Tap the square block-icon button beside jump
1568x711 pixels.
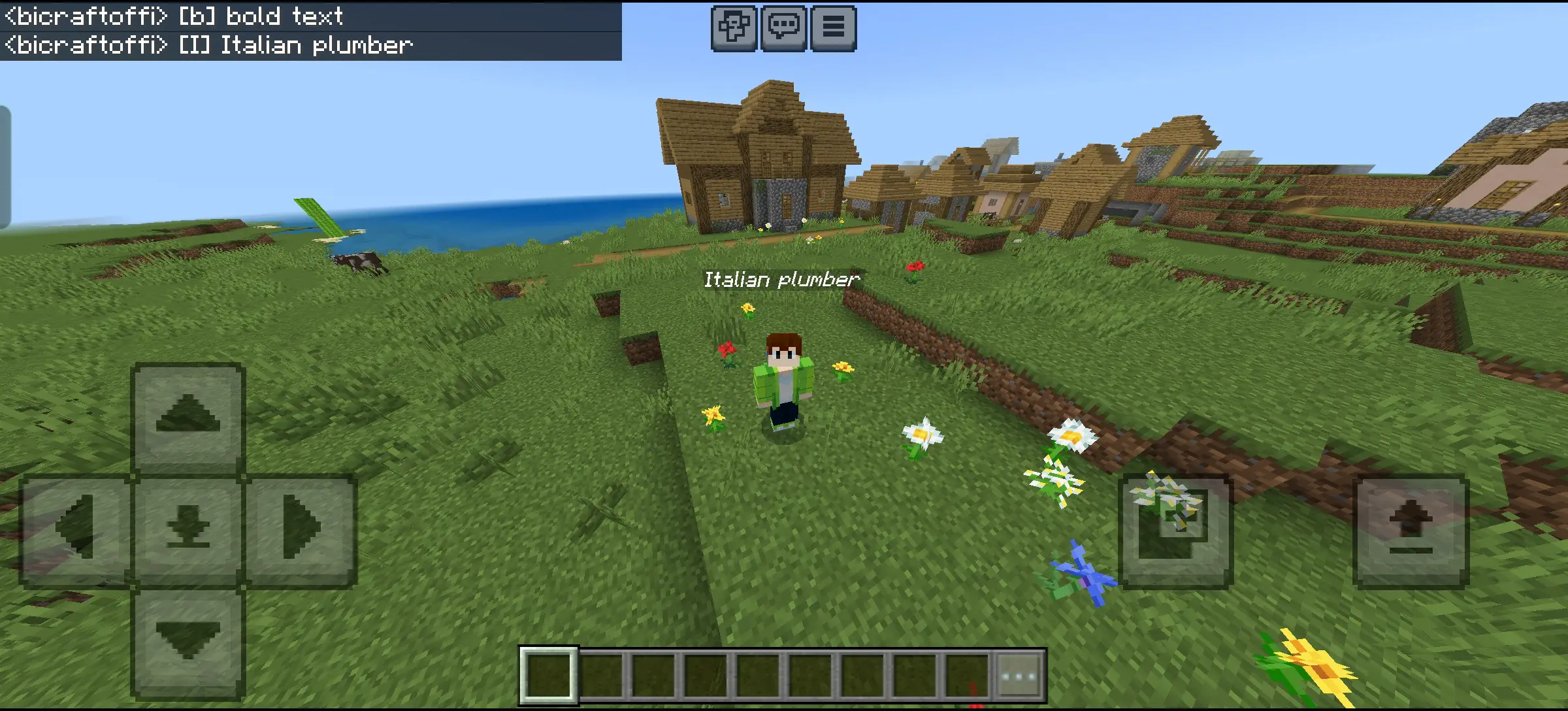pyautogui.click(x=1175, y=529)
